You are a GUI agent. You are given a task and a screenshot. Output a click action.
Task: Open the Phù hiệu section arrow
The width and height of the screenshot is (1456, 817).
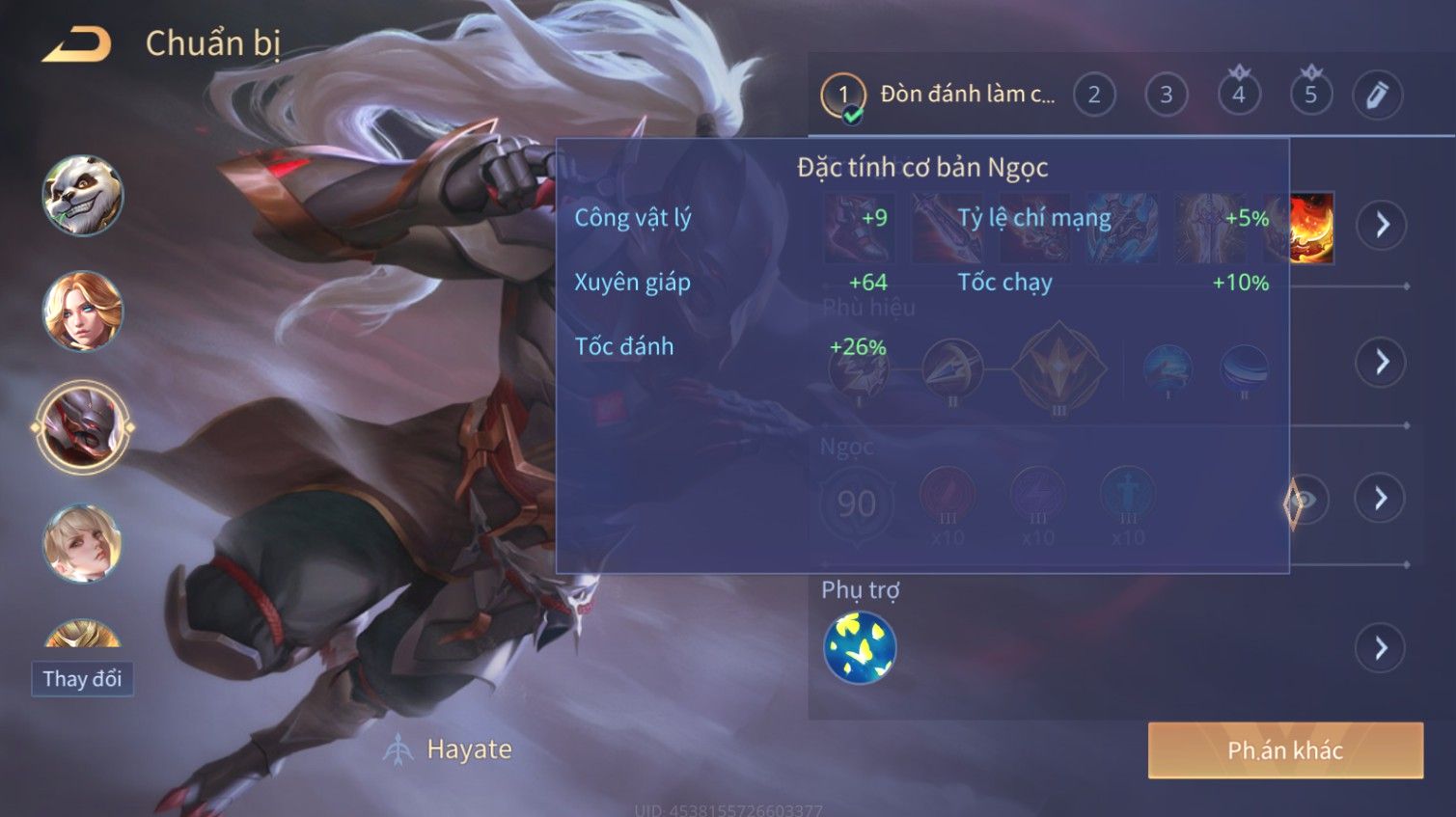point(1382,363)
